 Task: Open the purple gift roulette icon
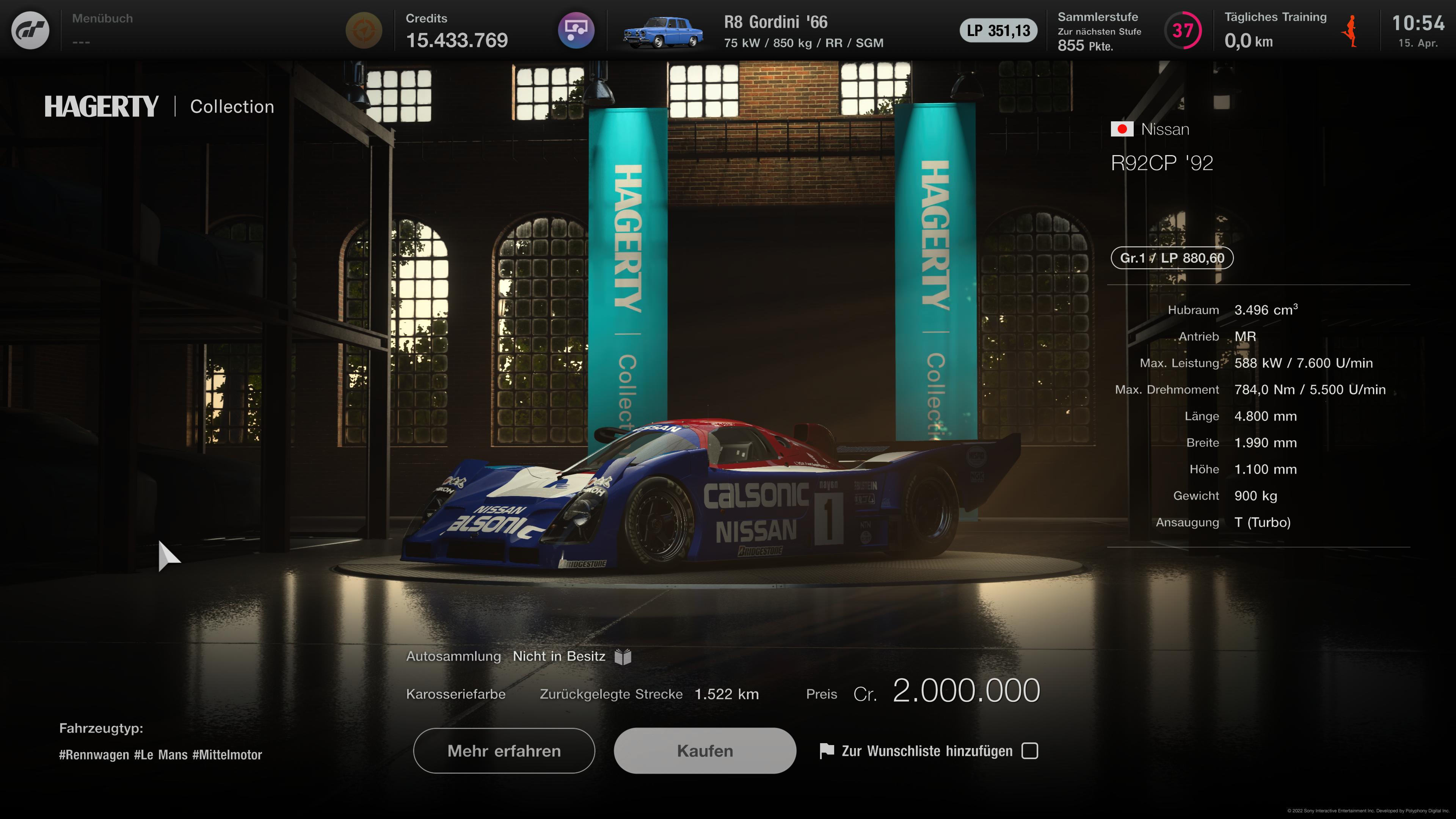click(x=576, y=30)
